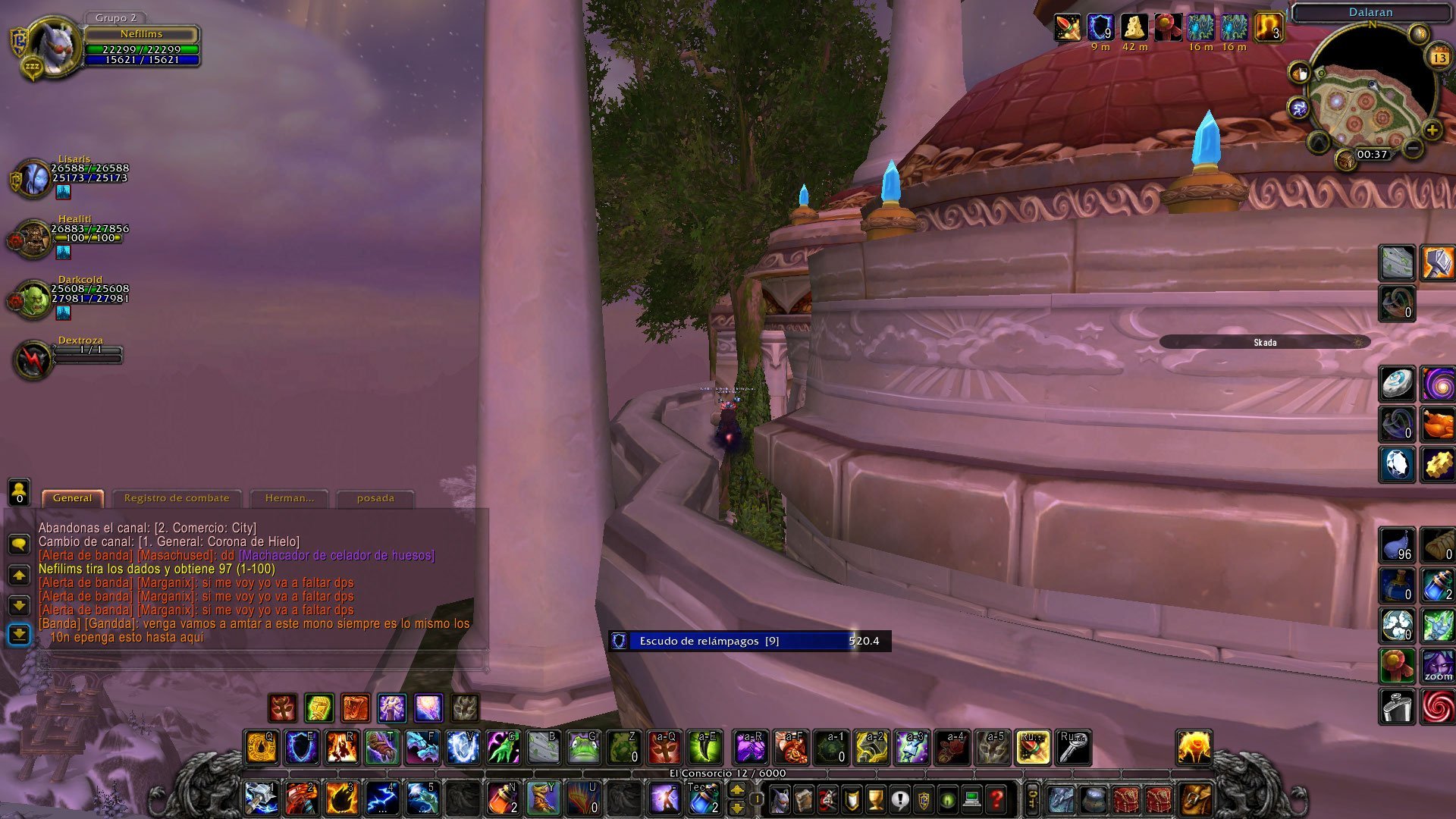1456x819 pixels.
Task: Use the lightning bolt ability on slot 4
Action: (383, 799)
